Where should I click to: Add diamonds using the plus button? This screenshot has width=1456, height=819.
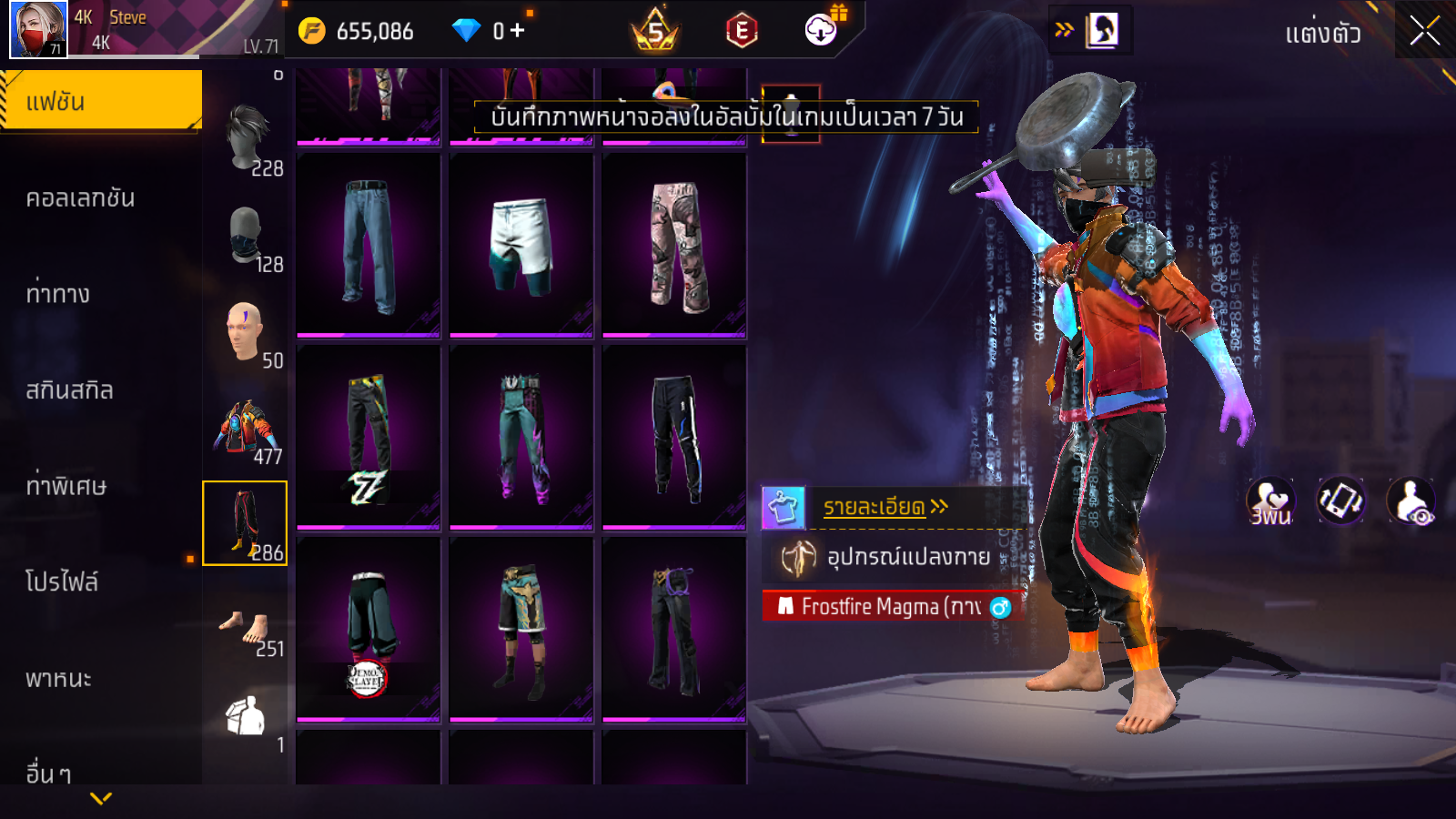pyautogui.click(x=518, y=31)
